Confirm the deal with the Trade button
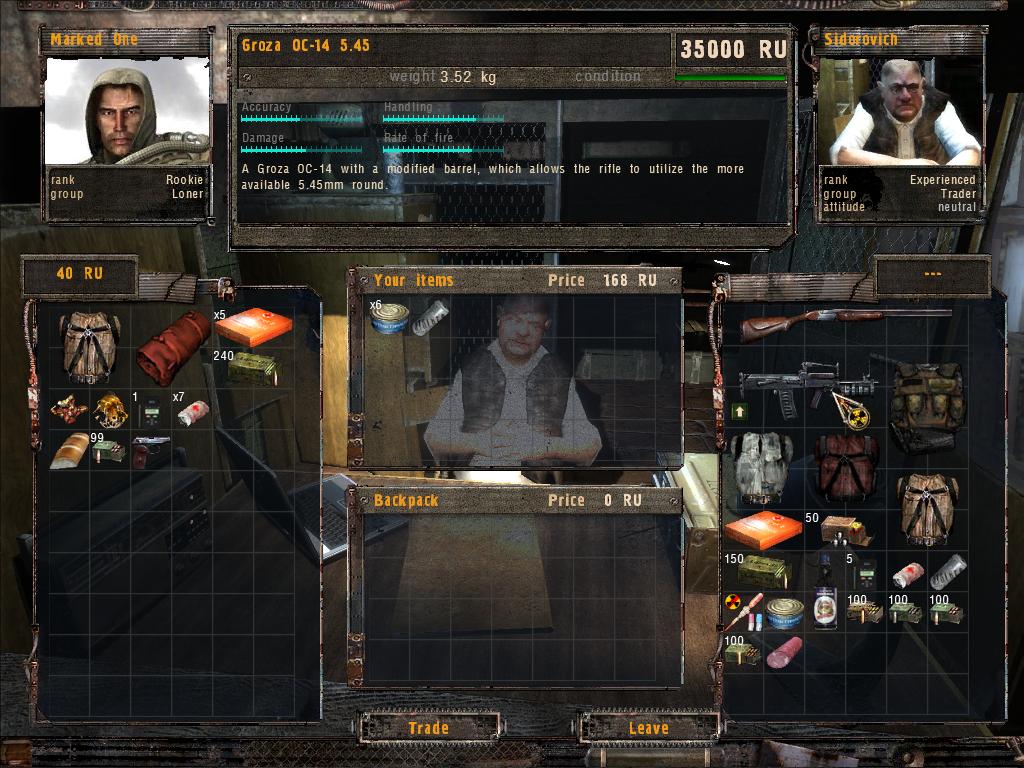Image resolution: width=1024 pixels, height=768 pixels. pos(428,728)
